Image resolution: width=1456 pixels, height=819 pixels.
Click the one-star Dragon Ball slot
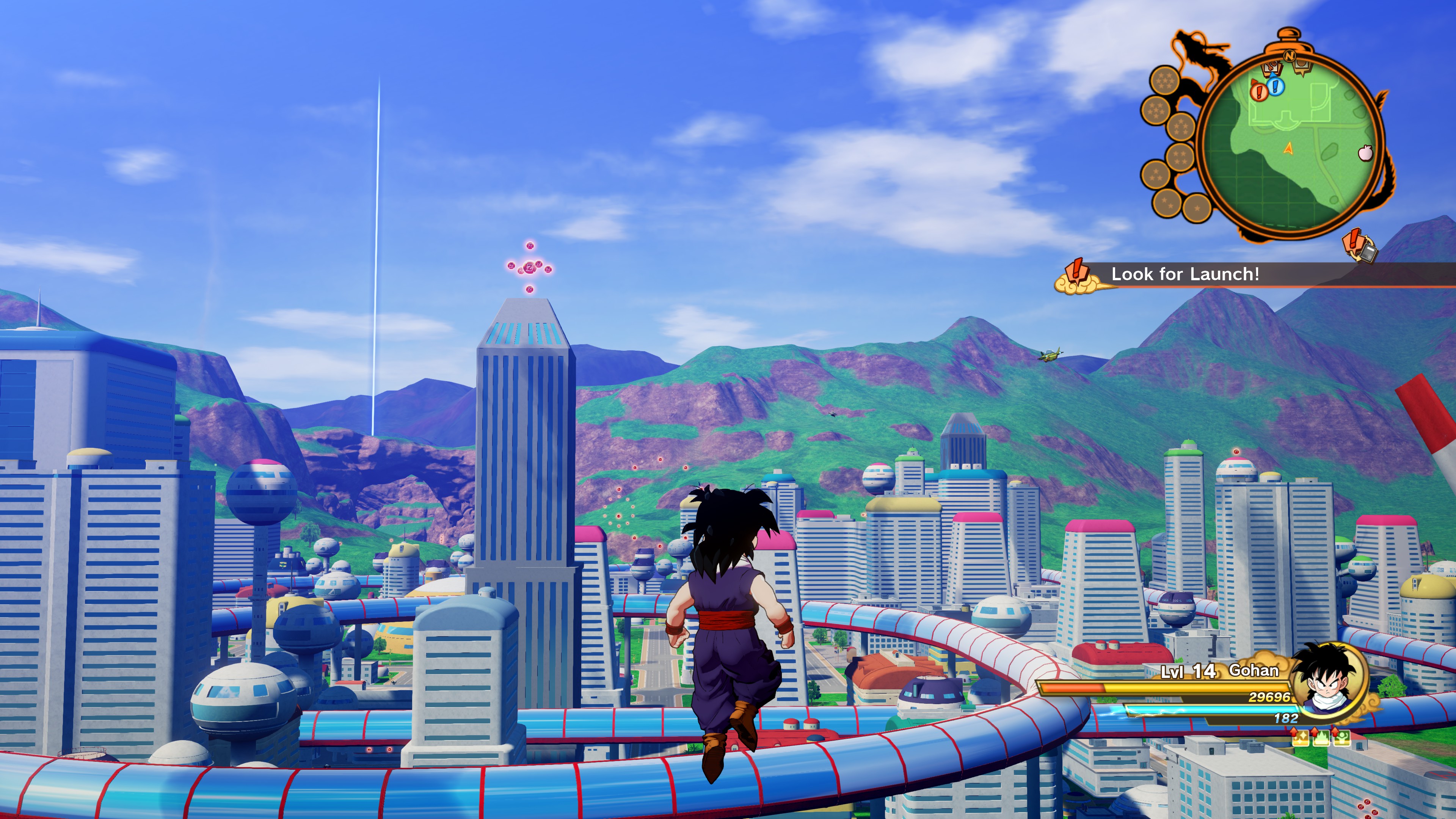pyautogui.click(x=1197, y=208)
